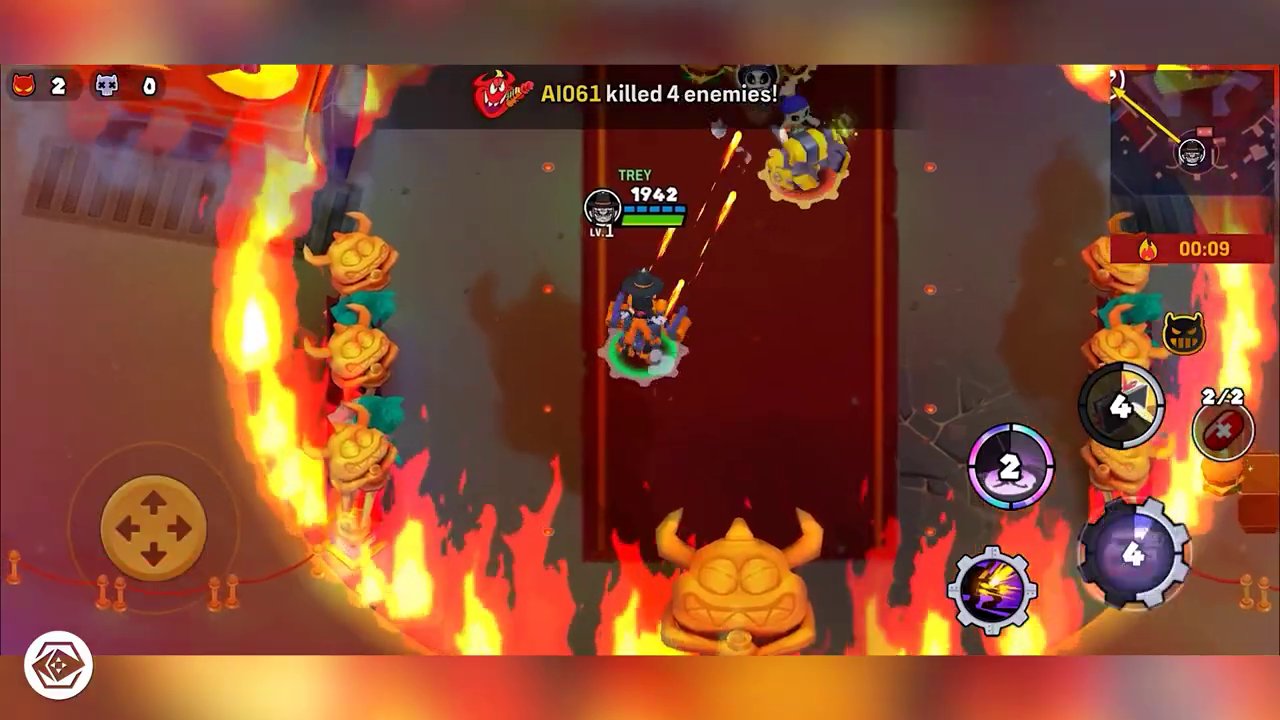Tap the black devil-face emote icon
1280x720 pixels.
click(1184, 333)
